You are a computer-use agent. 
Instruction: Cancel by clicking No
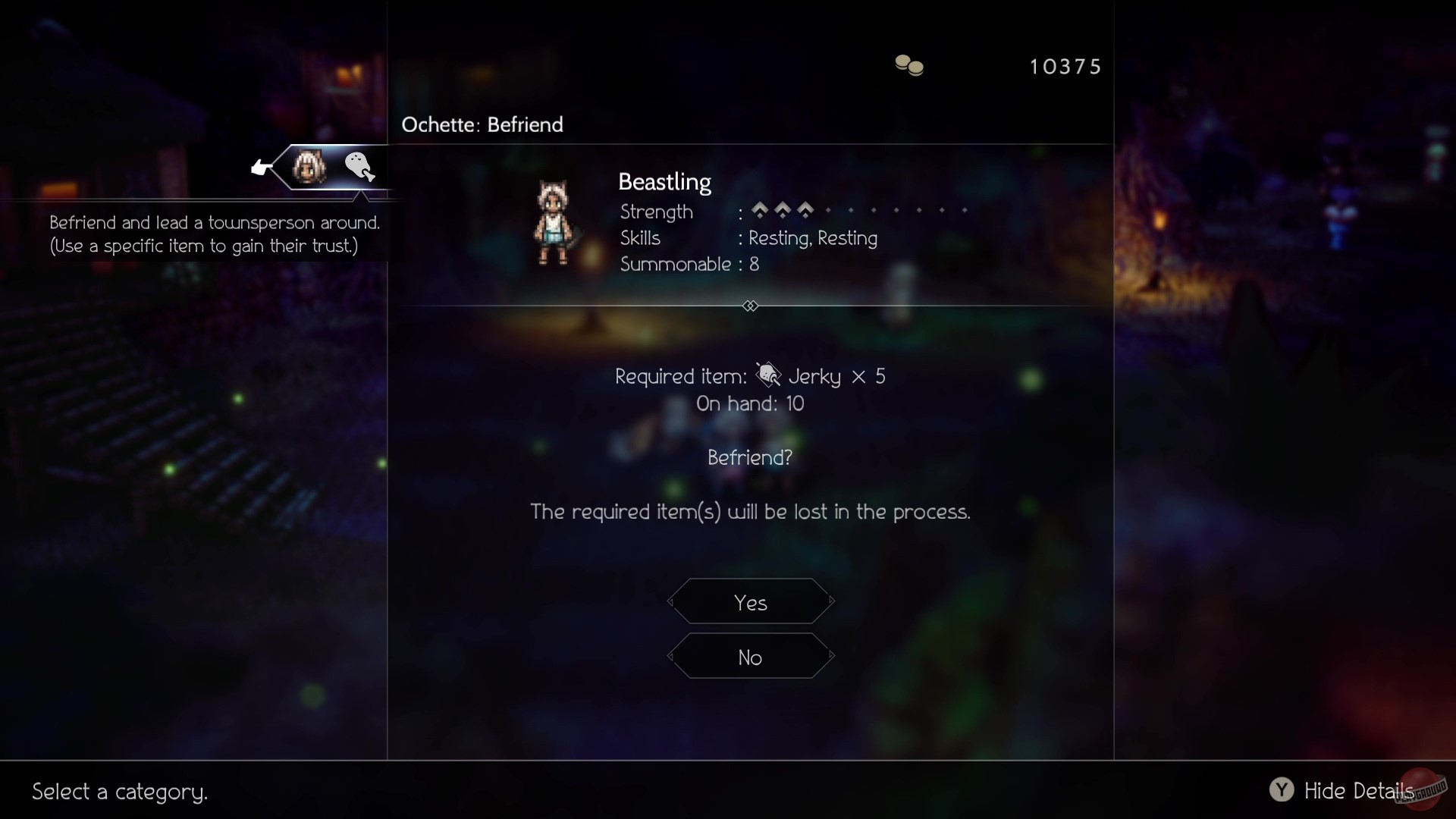pos(750,657)
